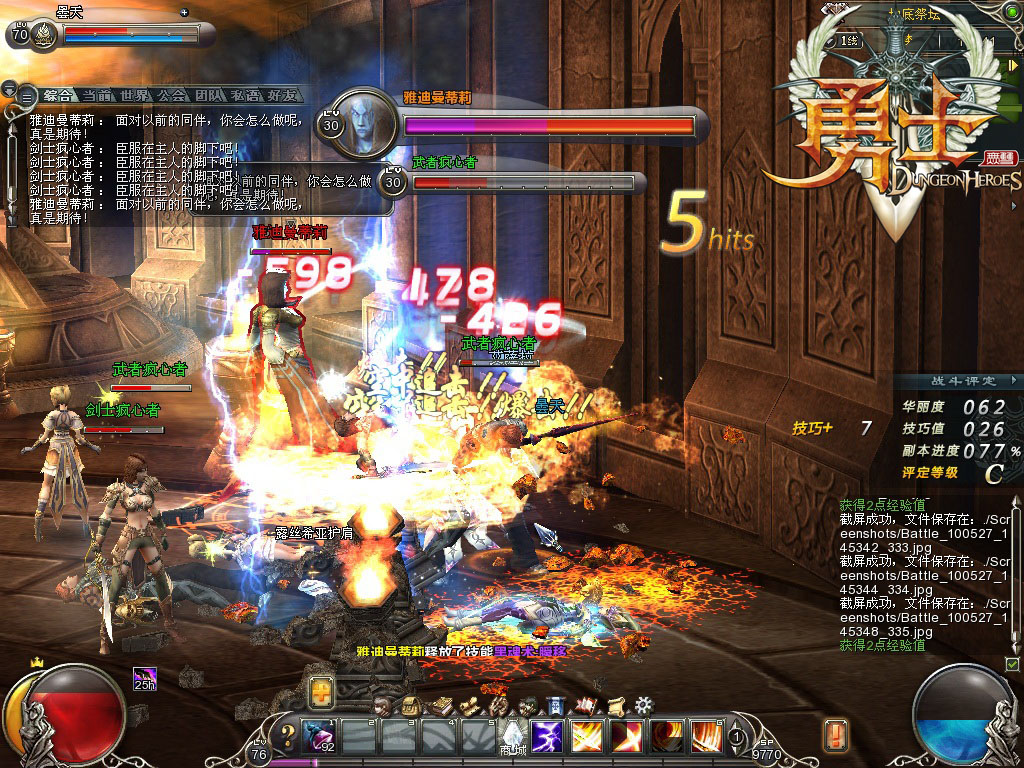1024x768 pixels.
Task: Expand the 战斗评定 battle rating panel arrow
Action: coord(1014,380)
